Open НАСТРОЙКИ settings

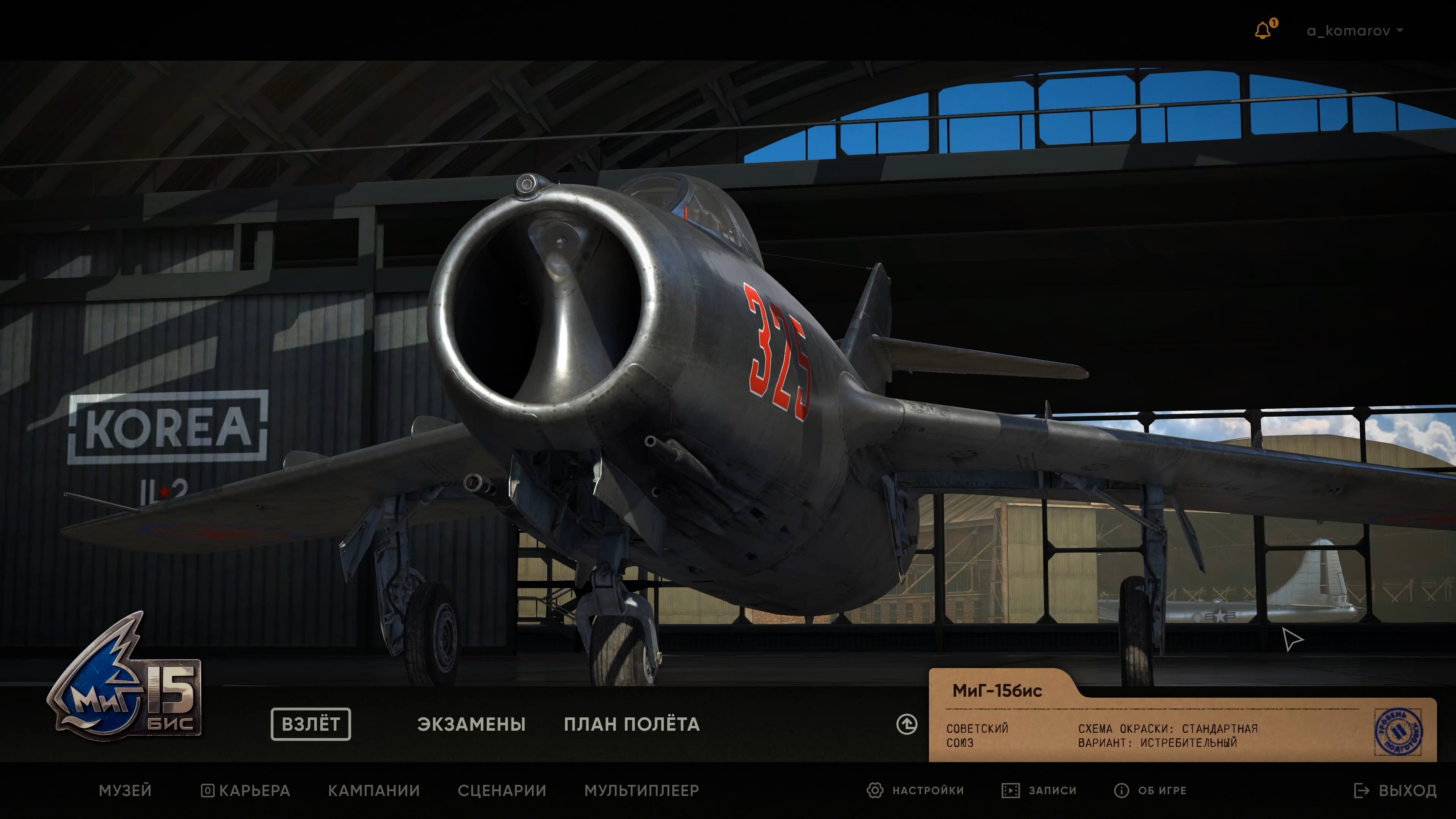(x=916, y=790)
